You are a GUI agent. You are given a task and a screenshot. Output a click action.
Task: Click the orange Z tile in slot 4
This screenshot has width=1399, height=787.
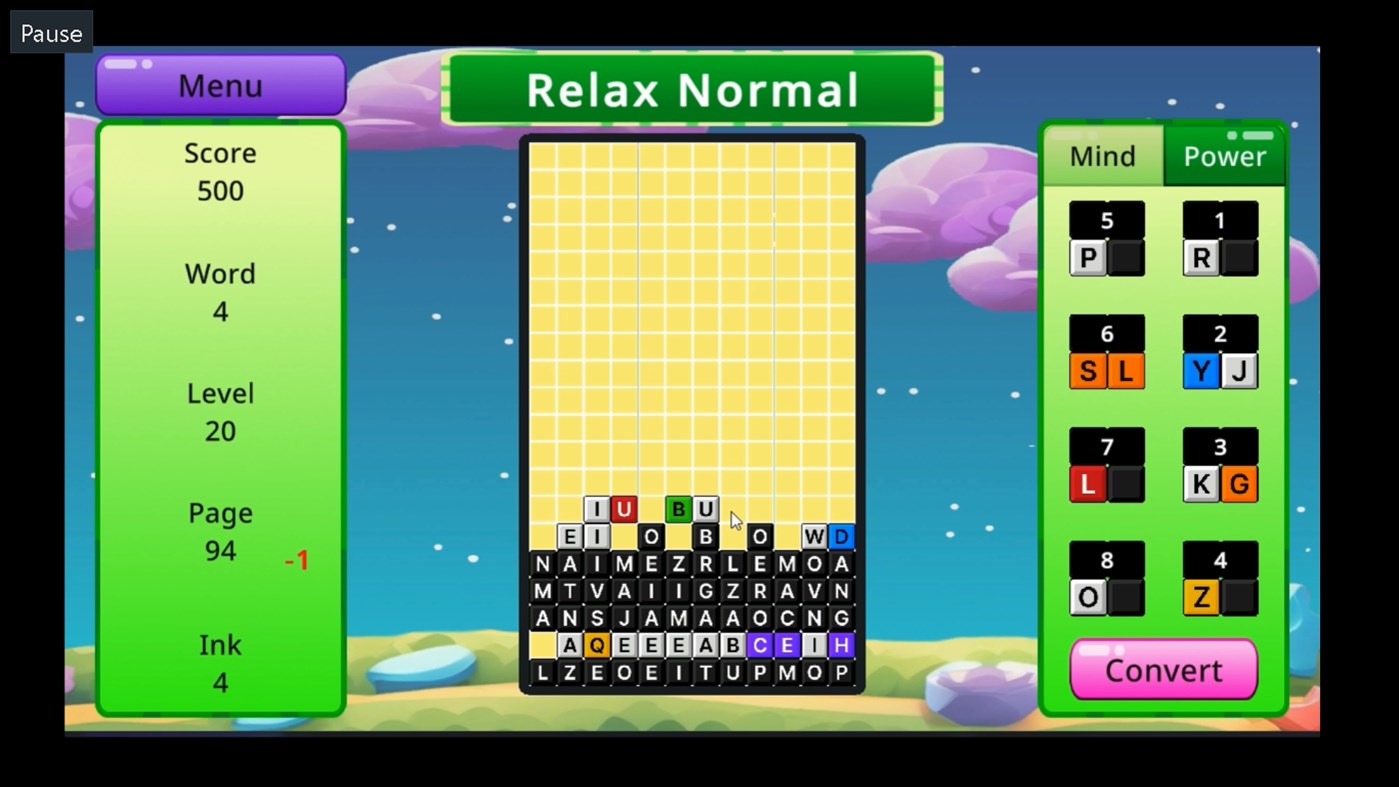(x=1199, y=598)
